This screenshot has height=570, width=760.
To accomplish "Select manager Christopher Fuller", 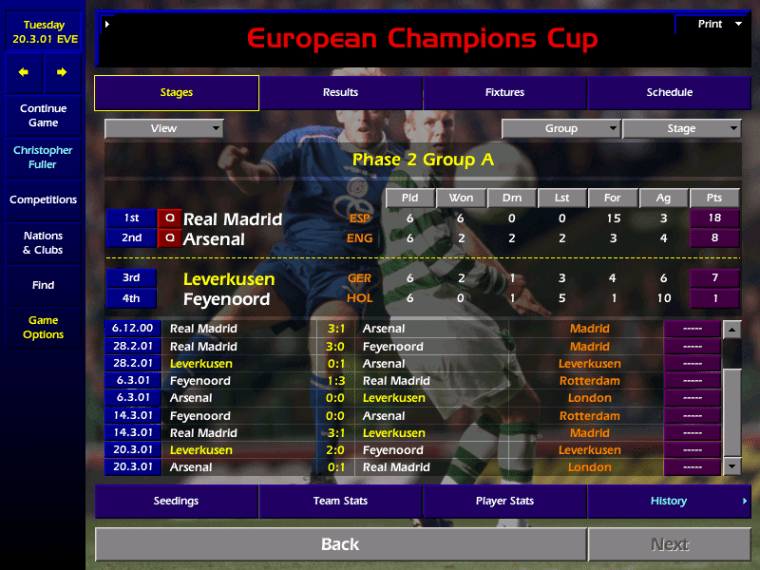I will (43, 157).
